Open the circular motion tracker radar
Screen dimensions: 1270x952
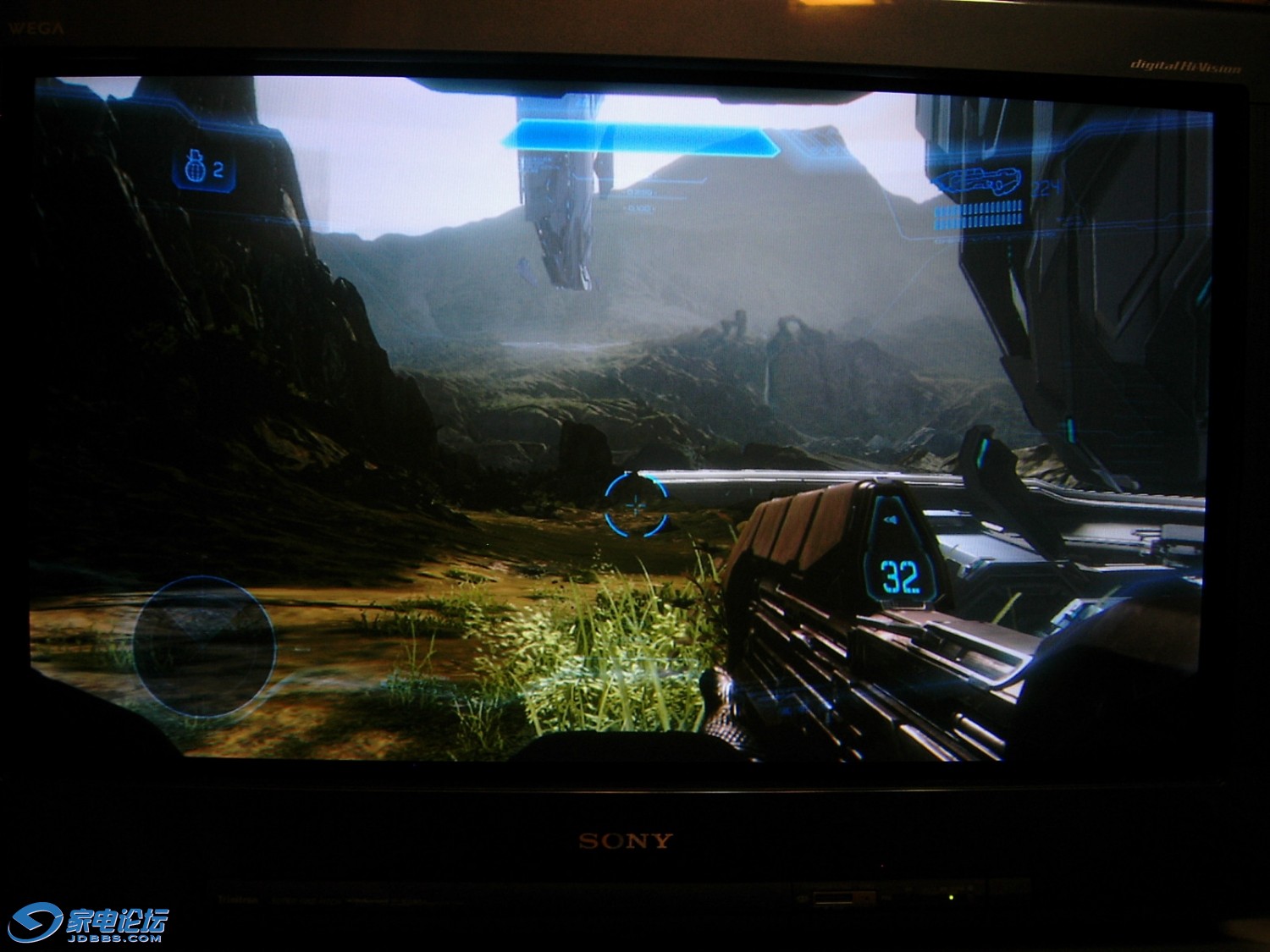coord(204,647)
